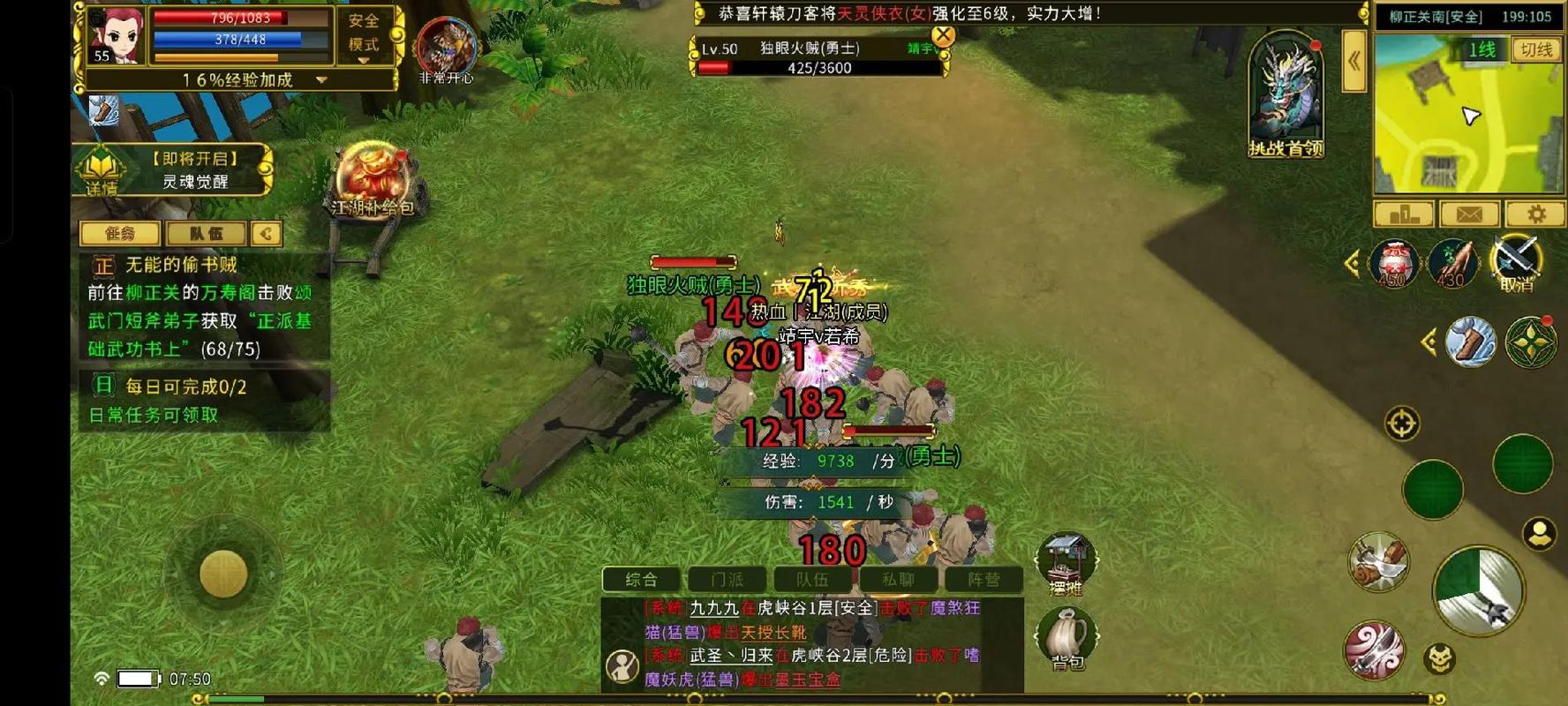Switch to the 私聊 chat tab
This screenshot has width=1568, height=706.
click(896, 578)
